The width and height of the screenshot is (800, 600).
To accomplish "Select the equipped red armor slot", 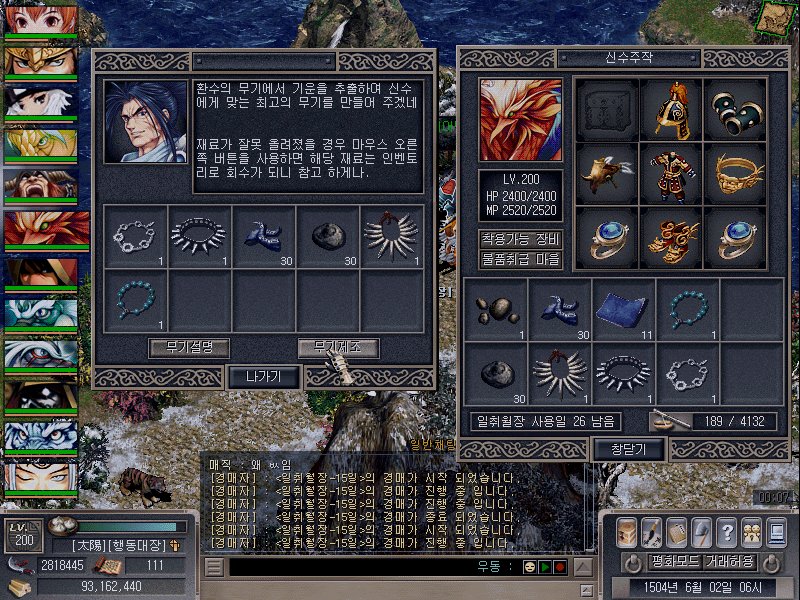I will tap(671, 171).
